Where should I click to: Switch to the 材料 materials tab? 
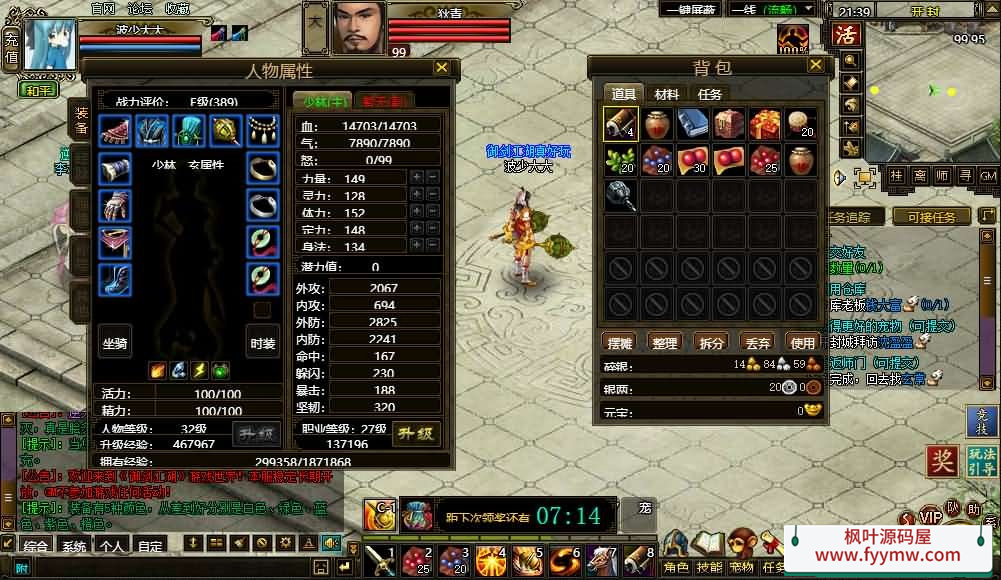pos(666,94)
